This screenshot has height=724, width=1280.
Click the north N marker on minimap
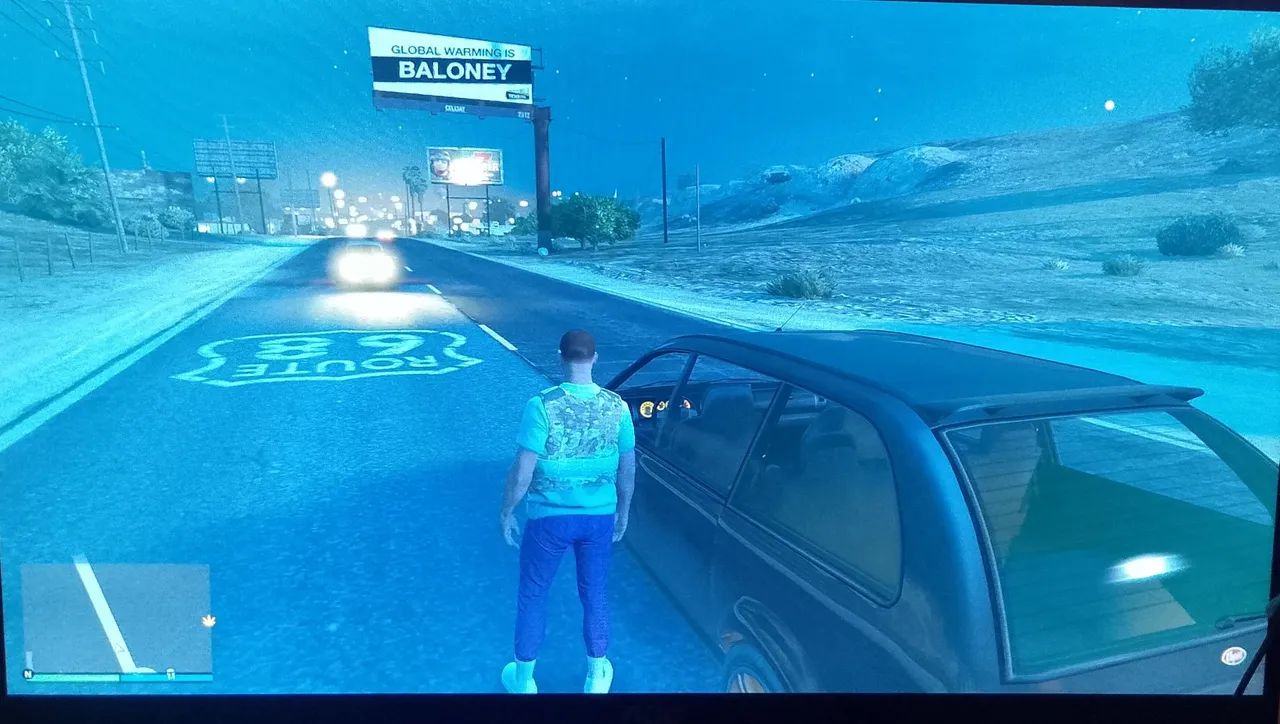click(28, 673)
